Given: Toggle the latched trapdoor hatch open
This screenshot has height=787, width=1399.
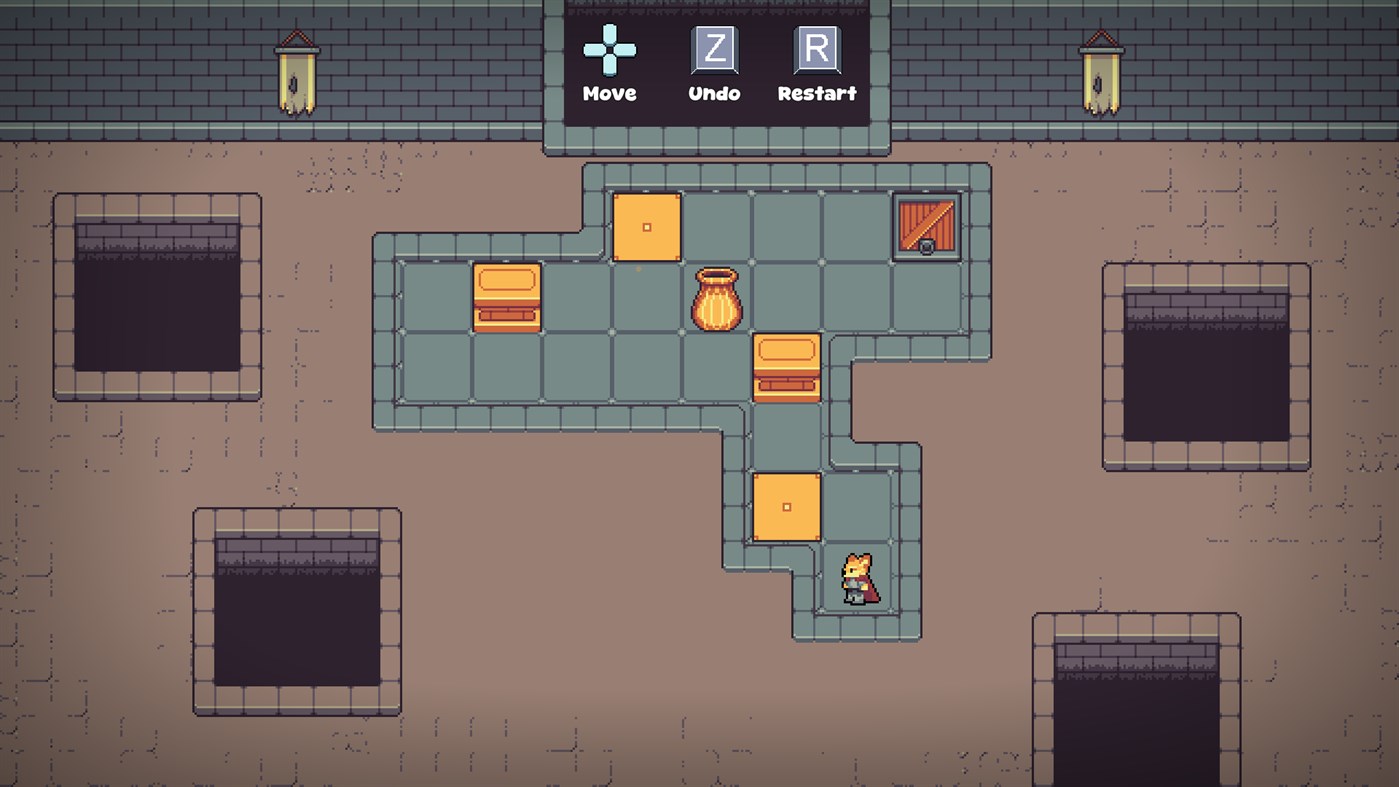Looking at the screenshot, I should tap(926, 228).
